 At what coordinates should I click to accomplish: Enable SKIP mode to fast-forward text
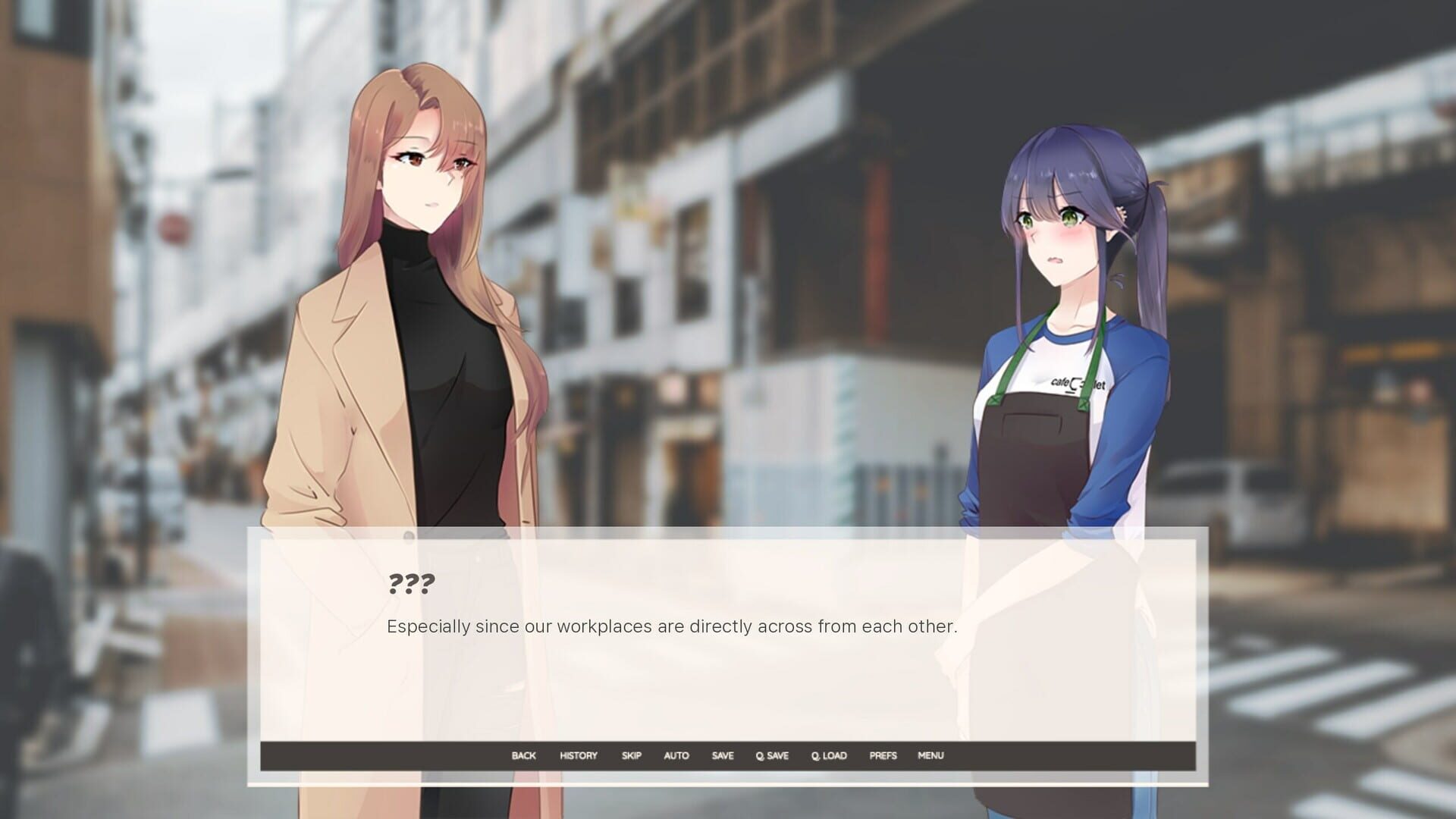point(631,755)
